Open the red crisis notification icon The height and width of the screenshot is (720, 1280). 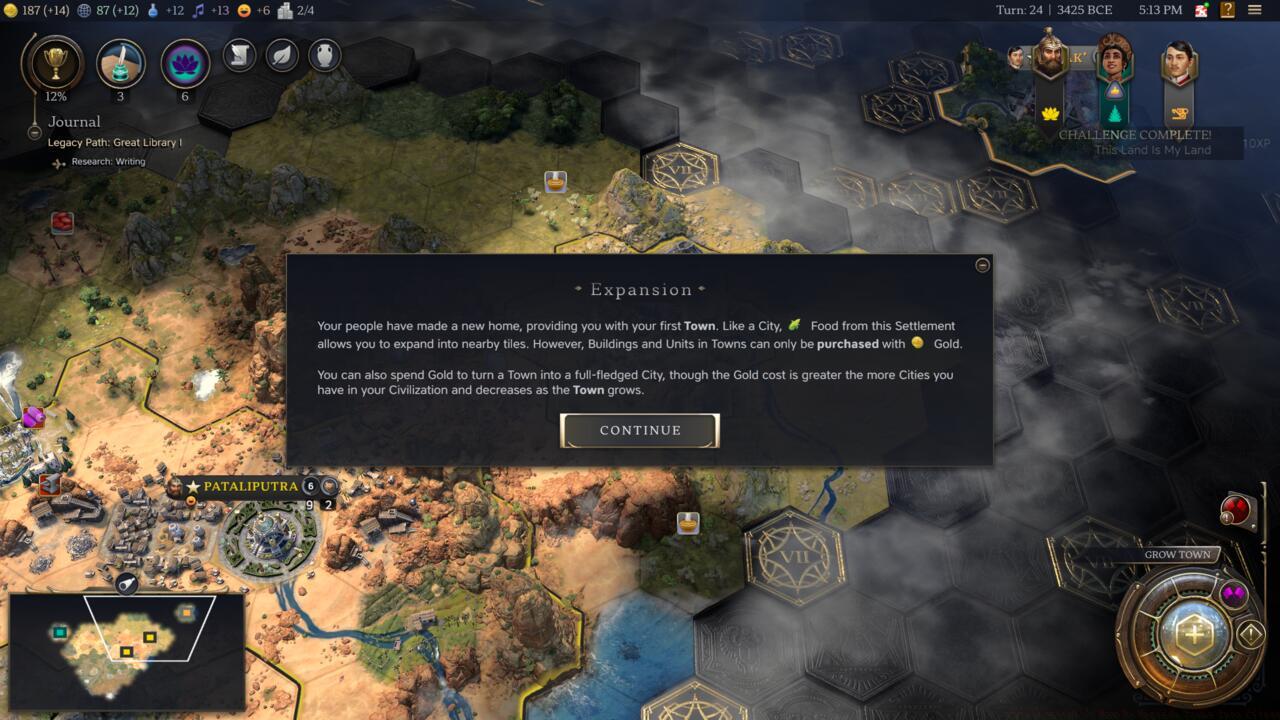pos(1237,507)
